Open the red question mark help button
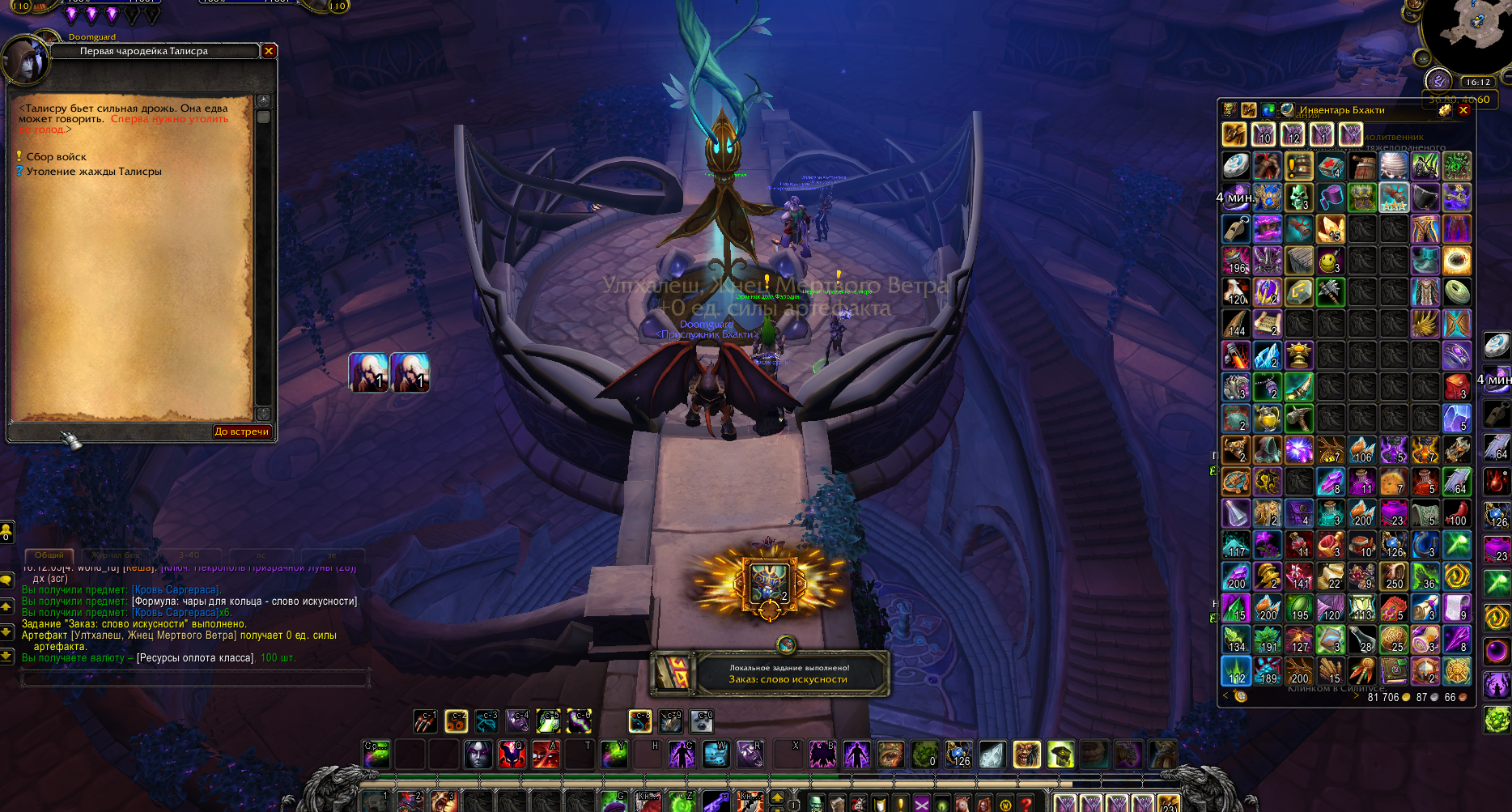The height and width of the screenshot is (812, 1512). [1026, 804]
